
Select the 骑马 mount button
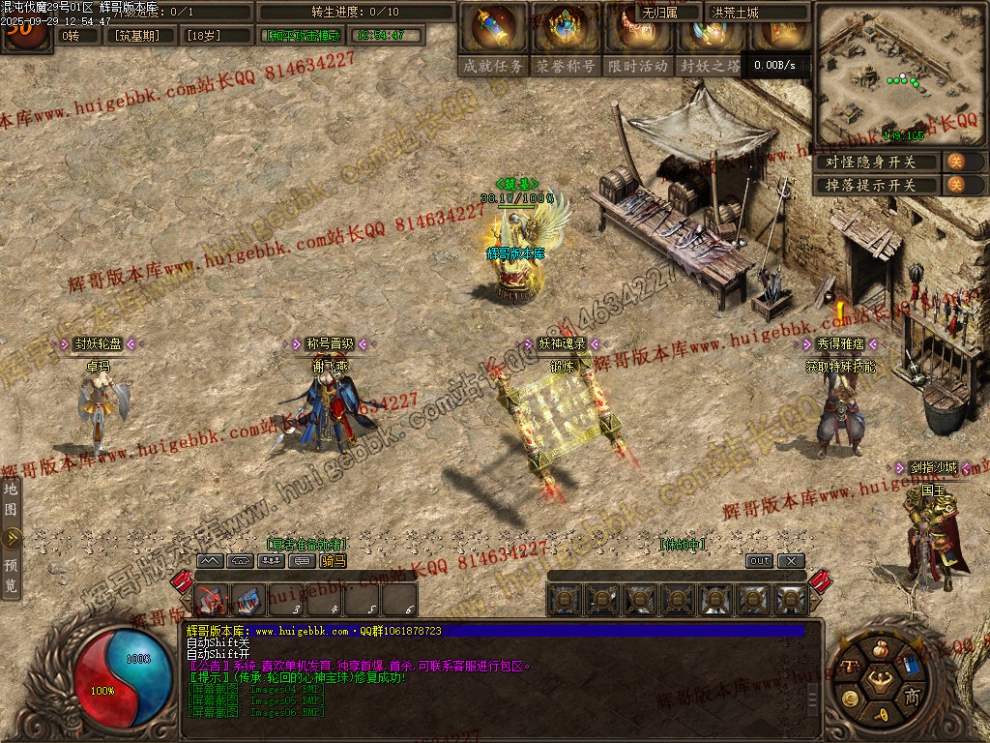(333, 561)
